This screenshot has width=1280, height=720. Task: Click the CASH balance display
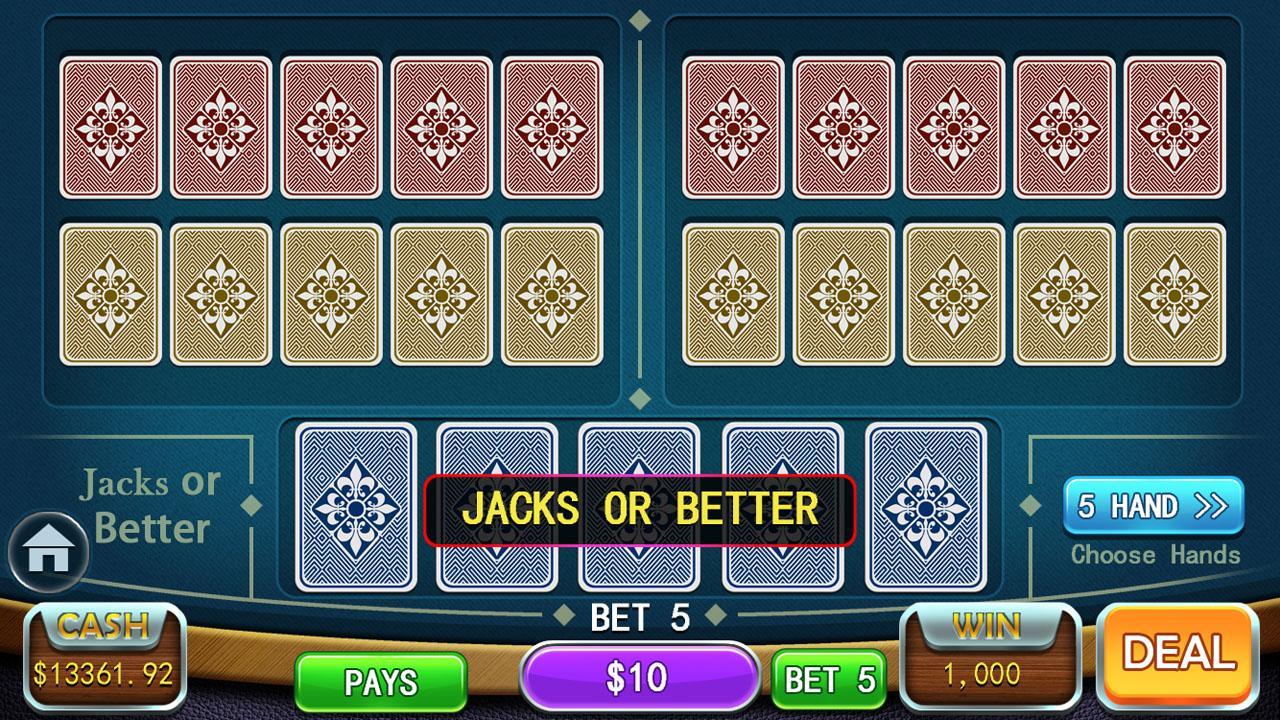click(103, 654)
